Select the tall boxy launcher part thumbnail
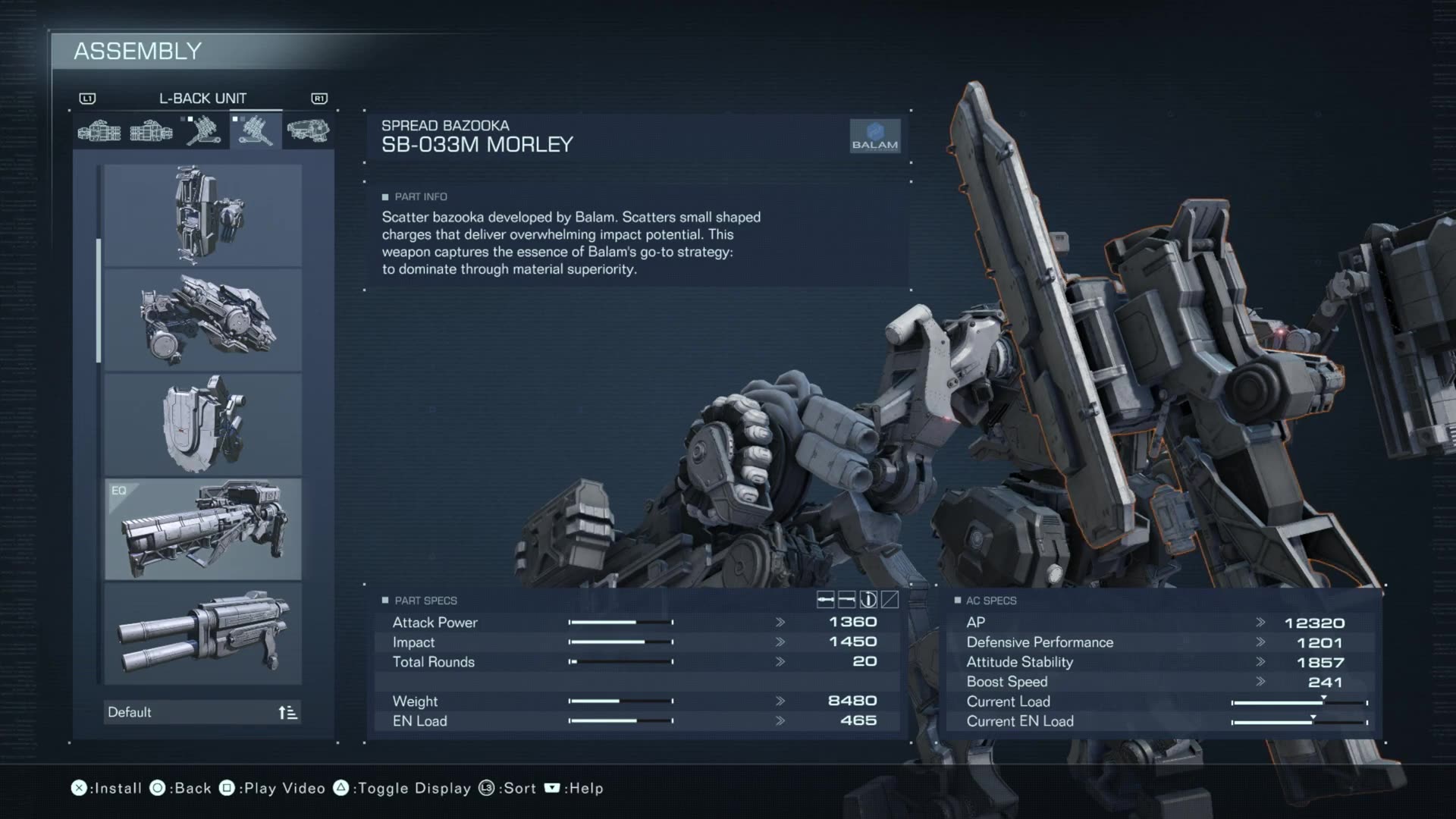 click(x=203, y=215)
